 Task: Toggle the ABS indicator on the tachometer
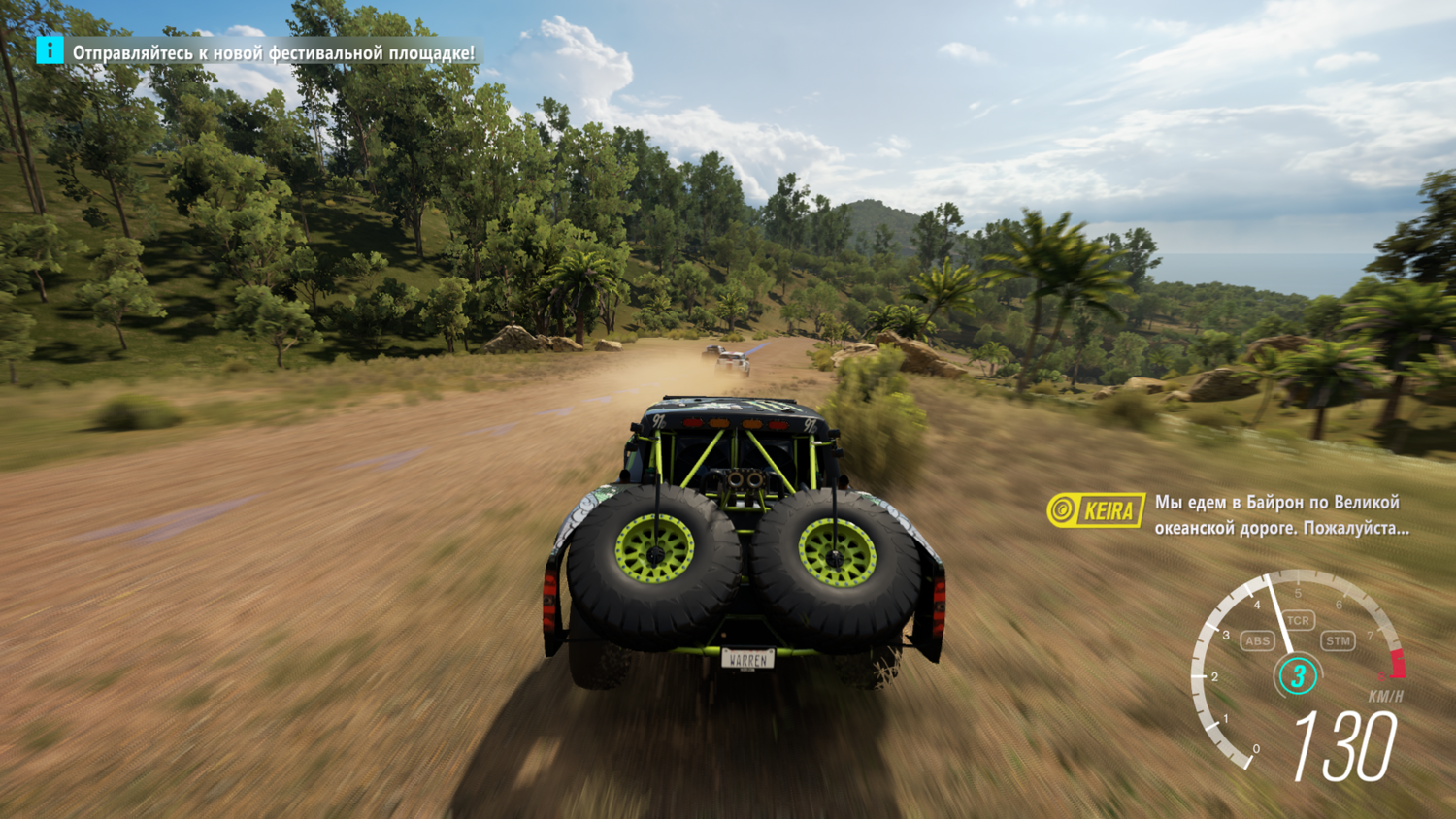click(x=1257, y=640)
